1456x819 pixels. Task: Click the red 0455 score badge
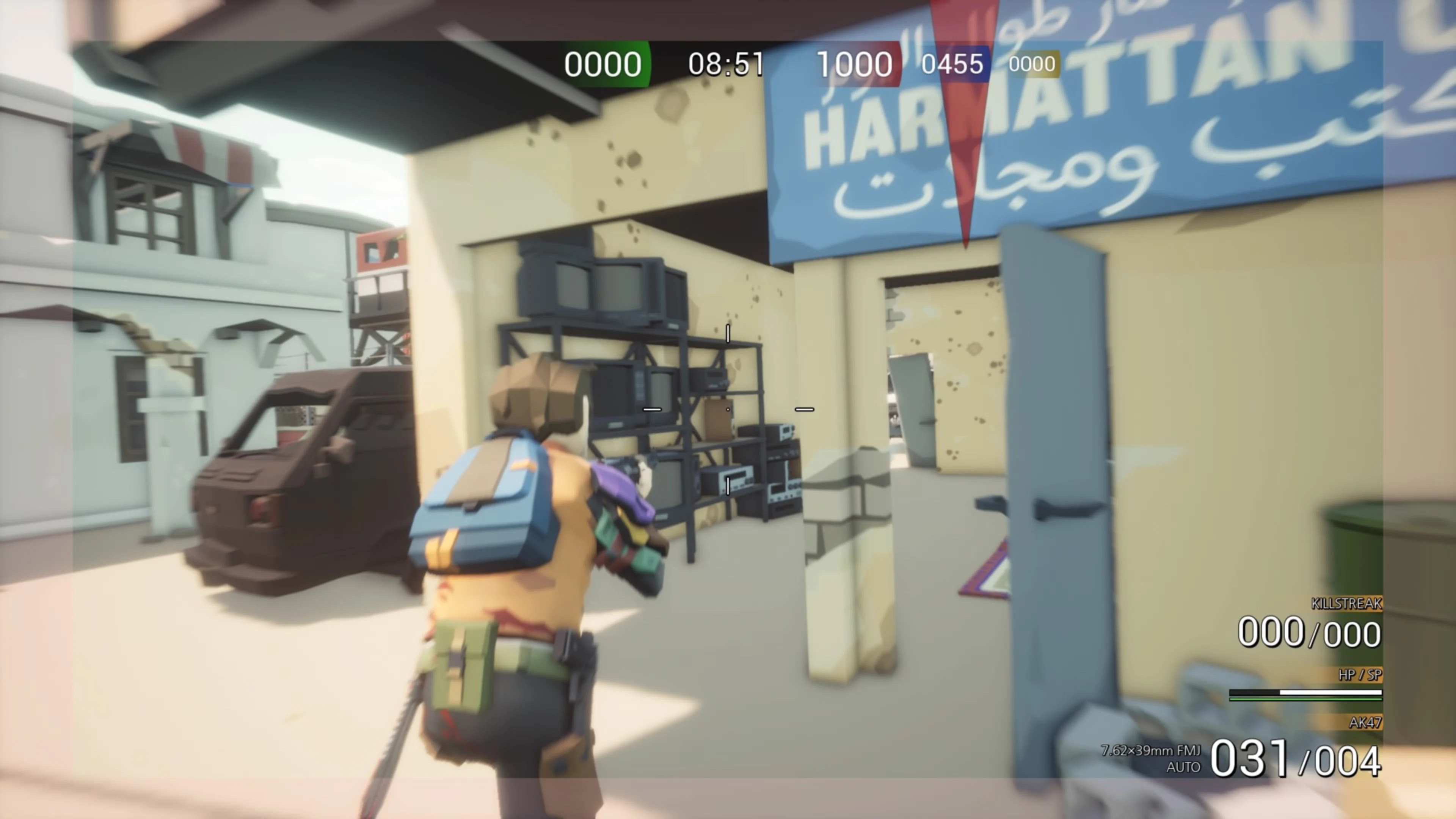click(x=952, y=63)
